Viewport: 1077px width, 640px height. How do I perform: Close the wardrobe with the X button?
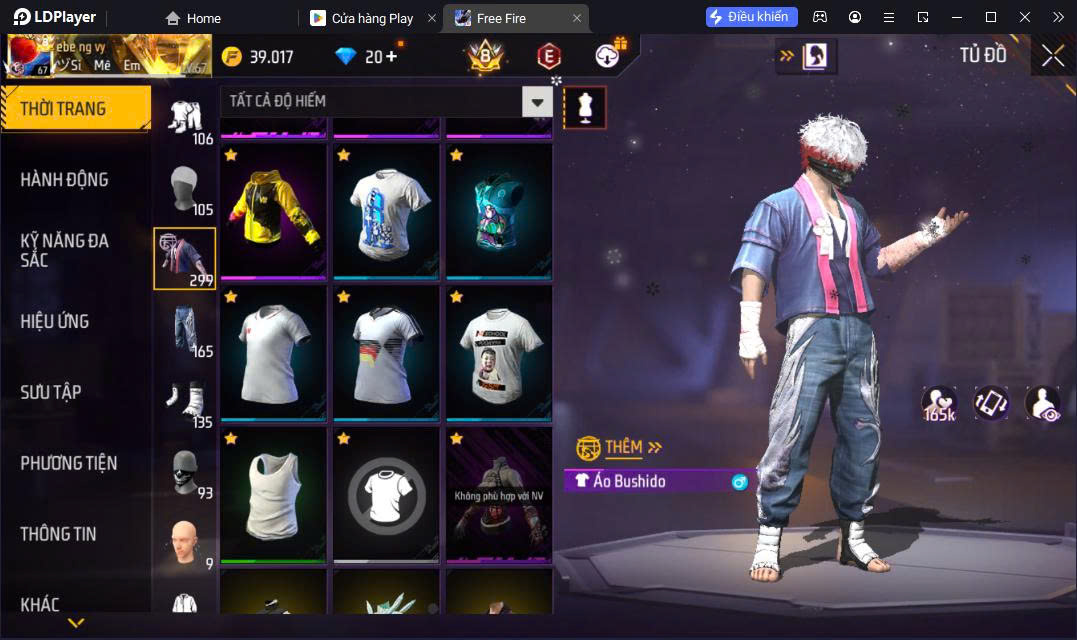click(1052, 56)
